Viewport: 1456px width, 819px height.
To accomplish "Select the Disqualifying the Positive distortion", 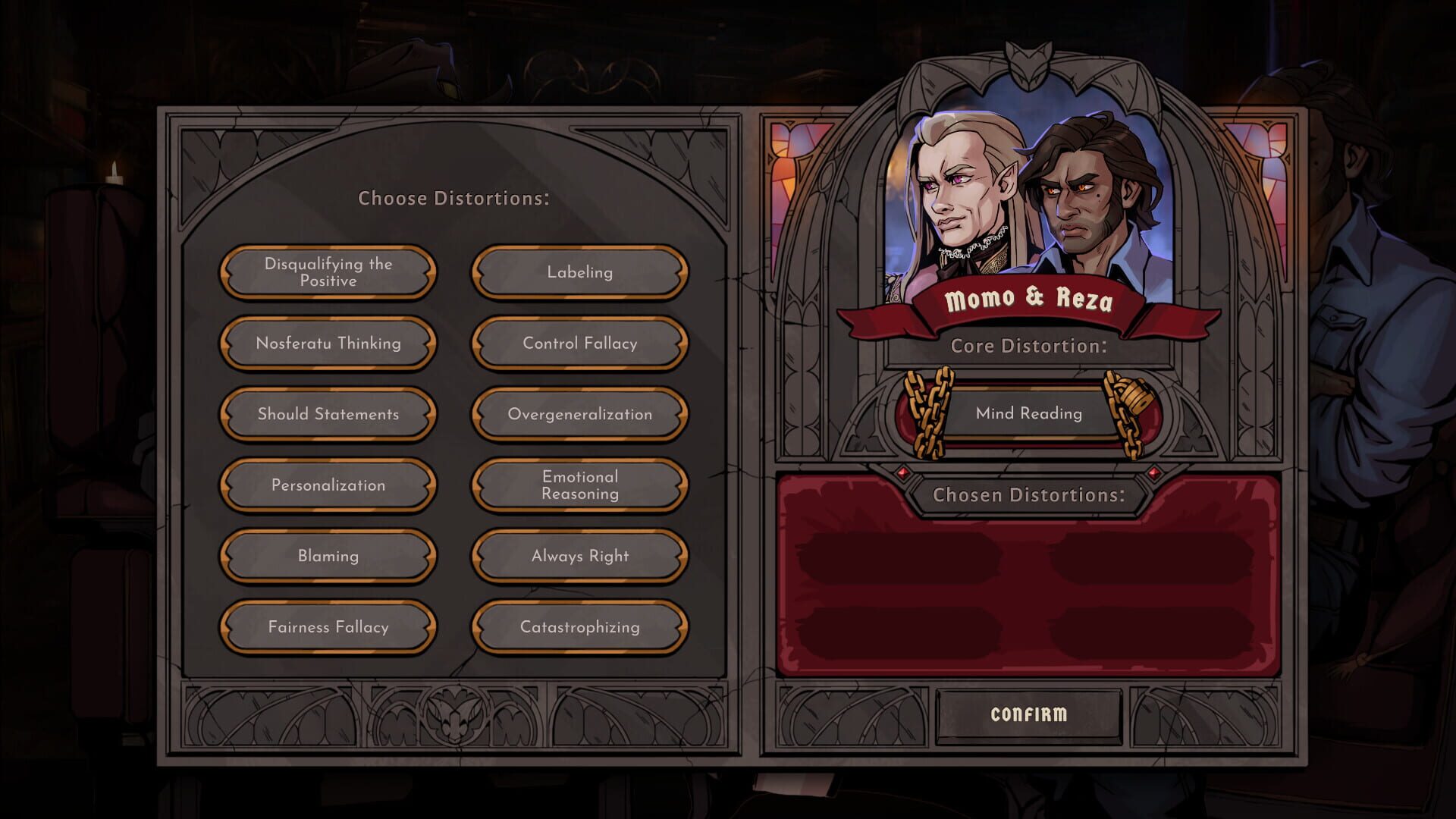I will tap(328, 272).
